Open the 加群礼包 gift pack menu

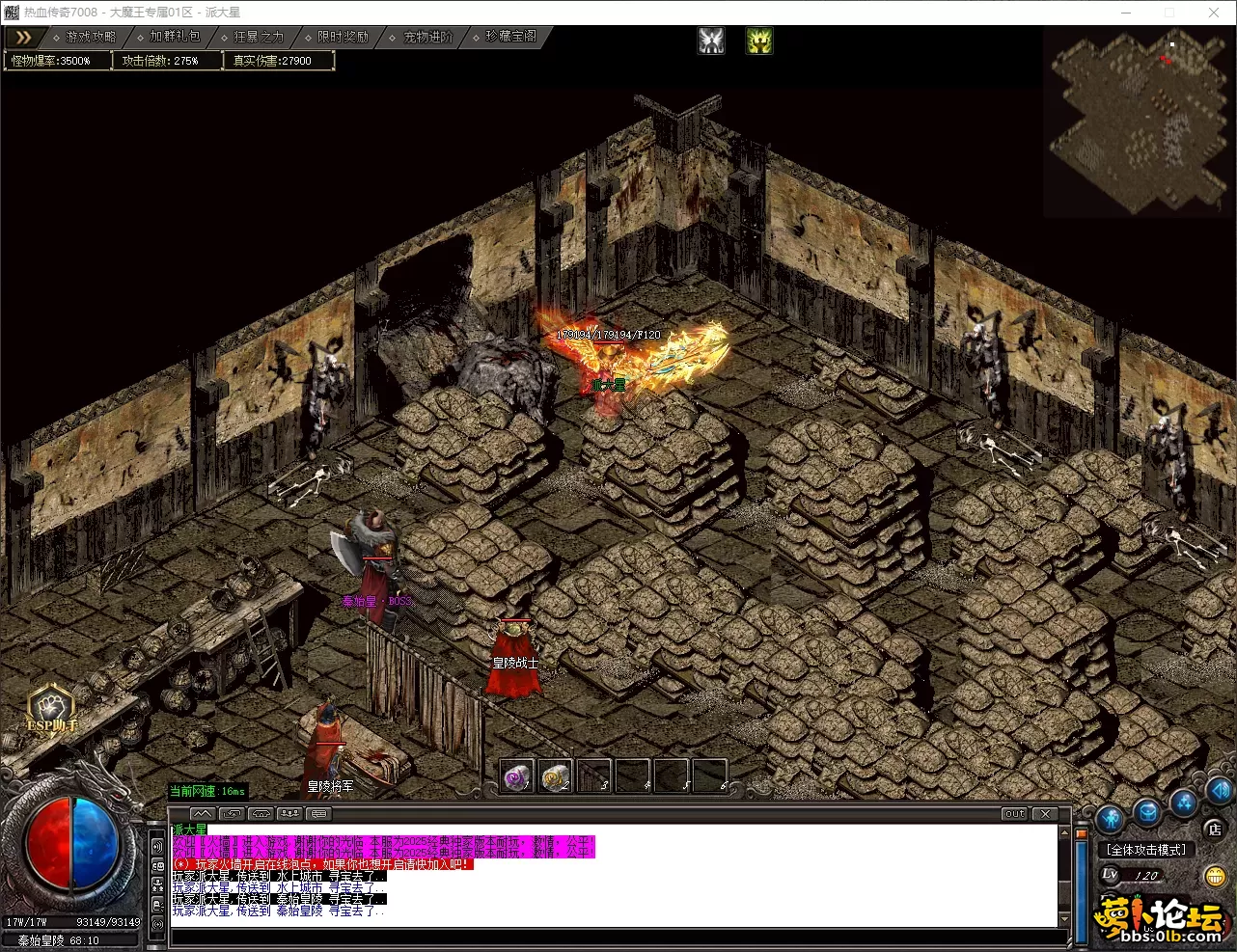(174, 37)
